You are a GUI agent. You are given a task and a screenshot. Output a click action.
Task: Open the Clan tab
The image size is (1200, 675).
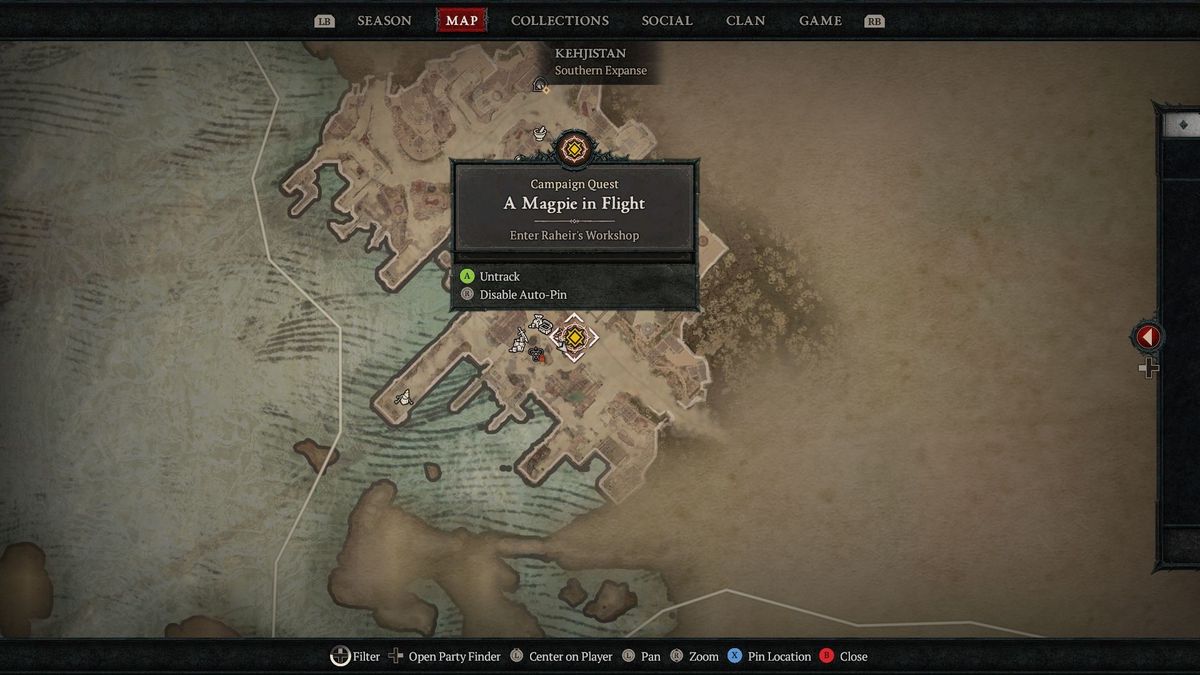746,21
